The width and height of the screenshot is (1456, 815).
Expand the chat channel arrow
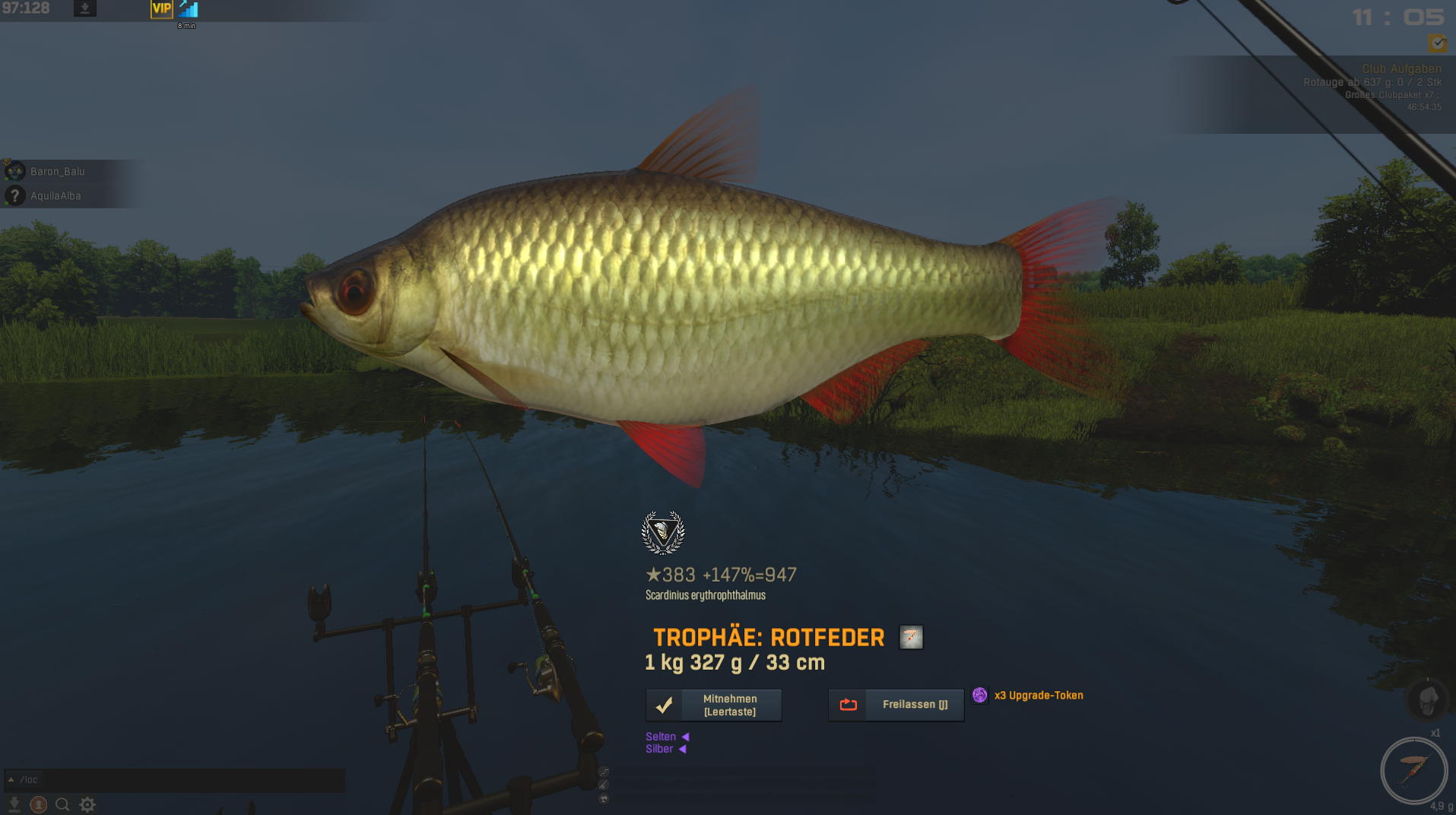click(11, 780)
